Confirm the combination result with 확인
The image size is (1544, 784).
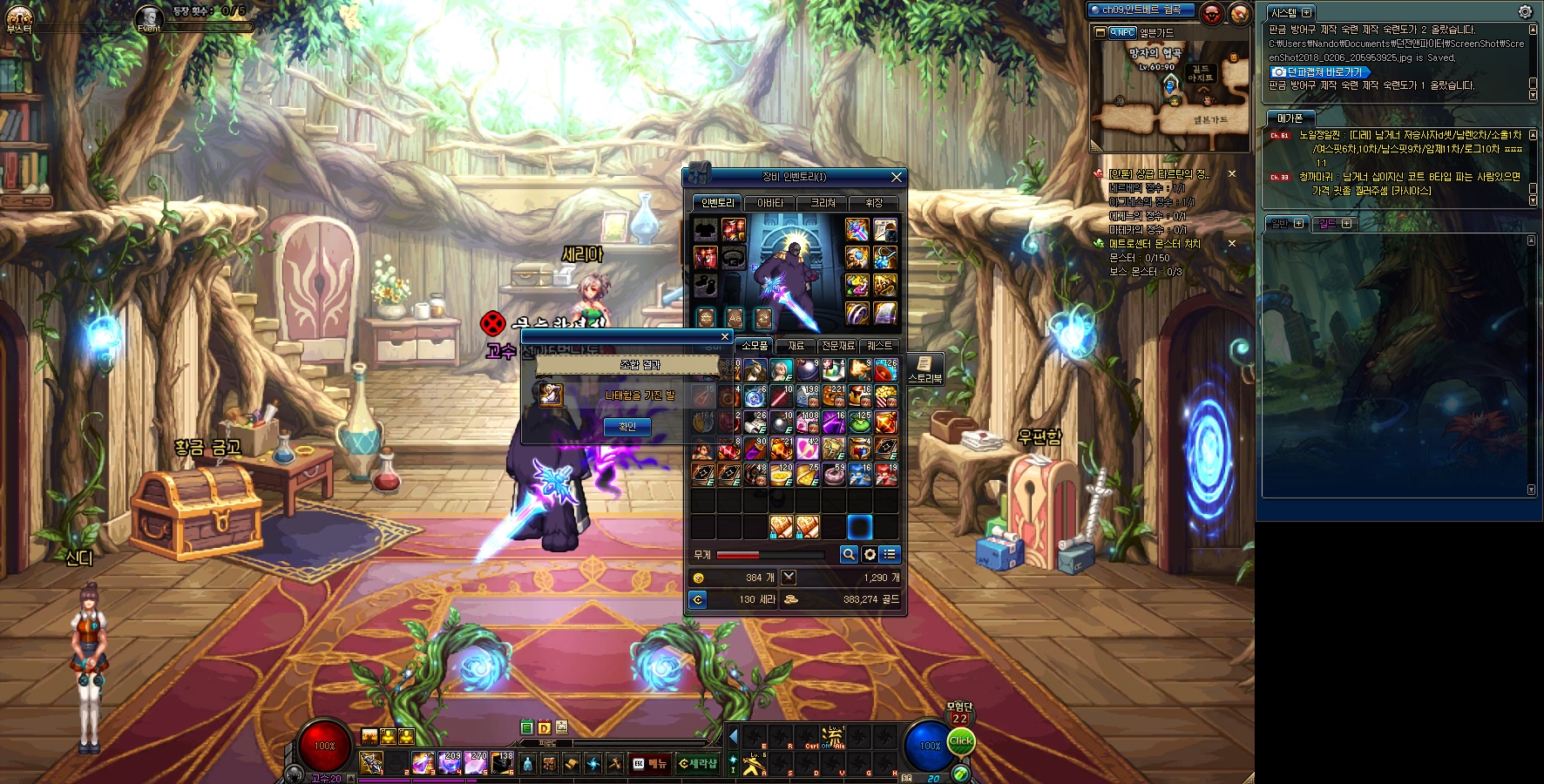pyautogui.click(x=627, y=427)
